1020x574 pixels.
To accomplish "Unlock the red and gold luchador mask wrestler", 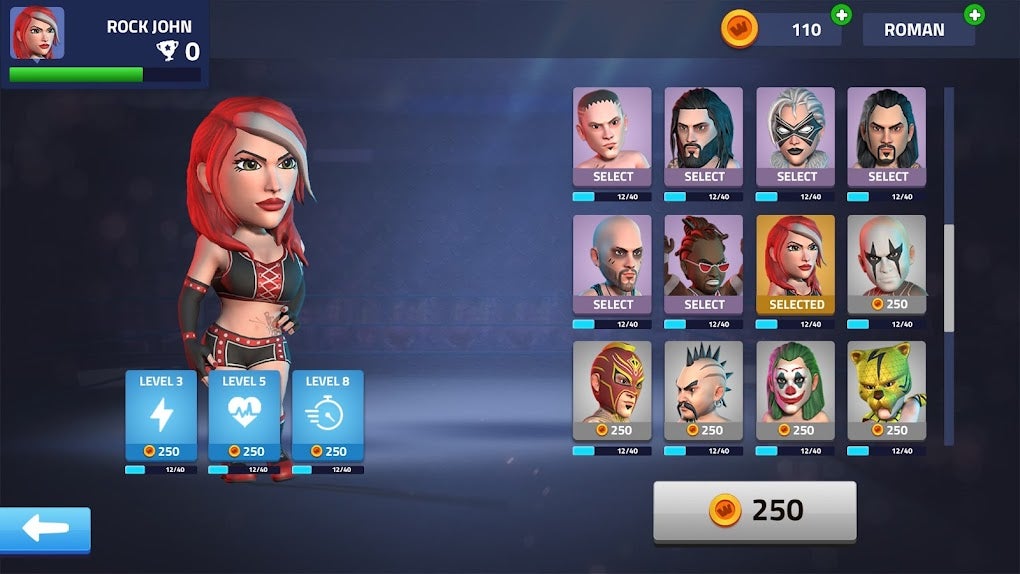I will [612, 391].
